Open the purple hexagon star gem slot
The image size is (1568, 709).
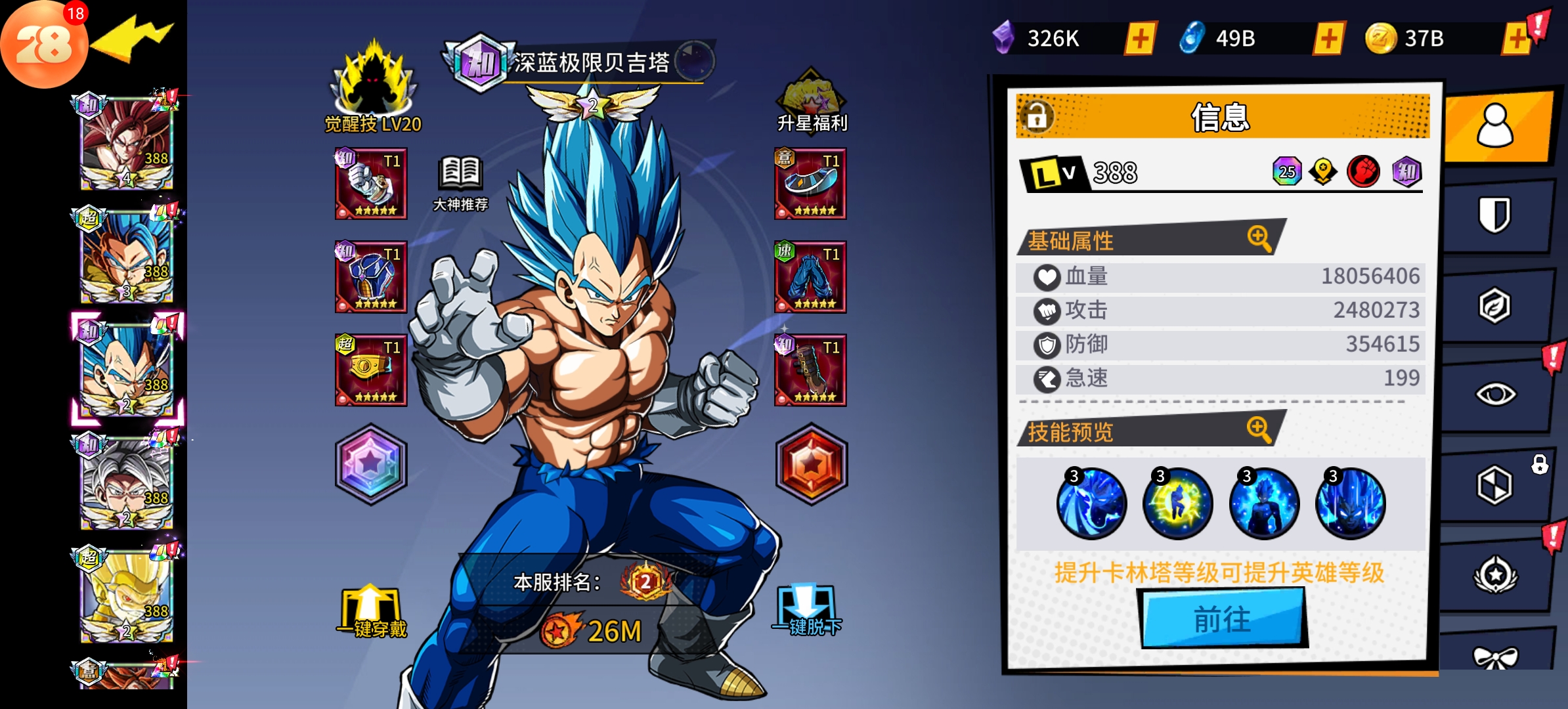click(371, 463)
